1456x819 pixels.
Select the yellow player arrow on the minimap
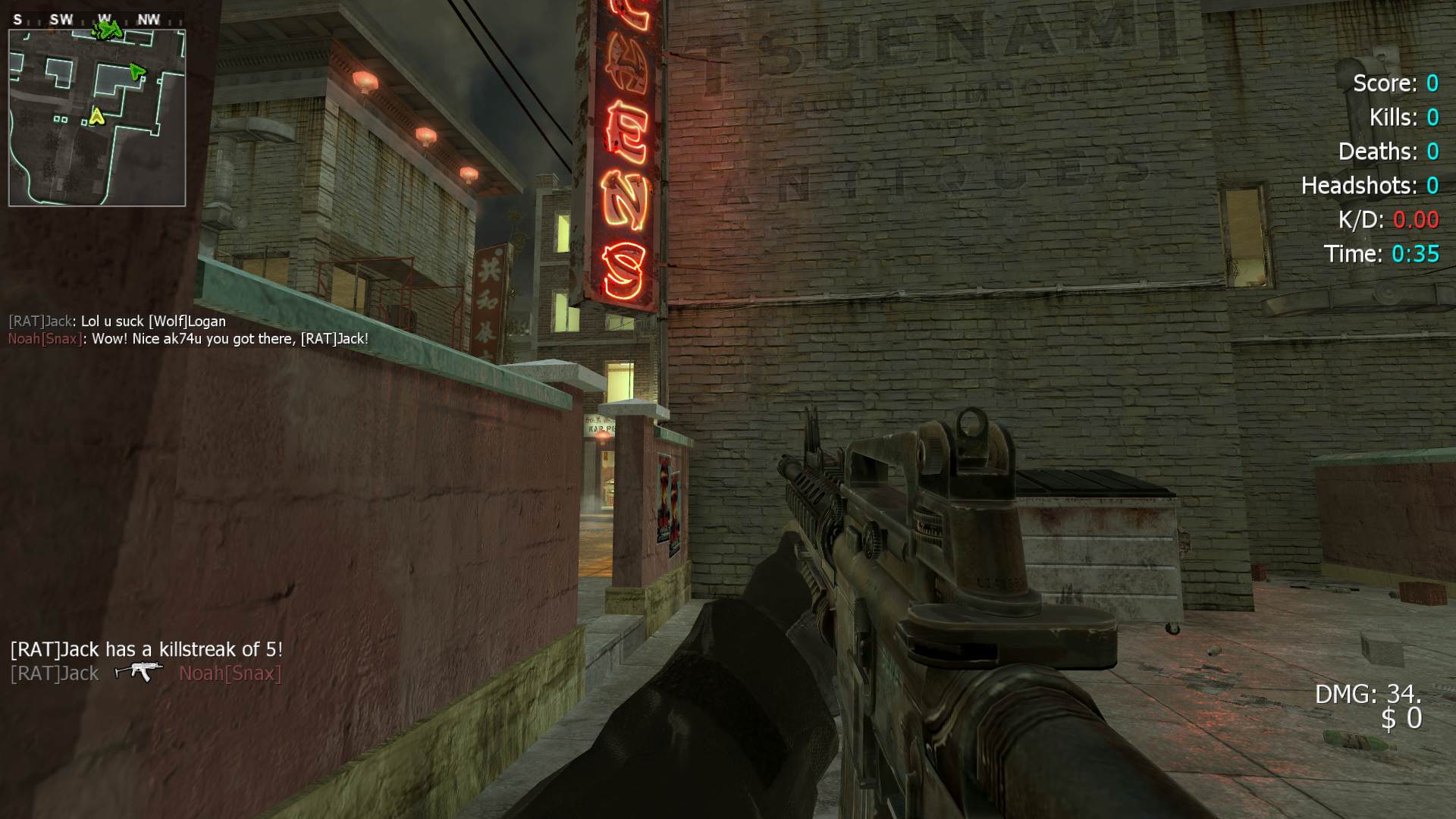click(96, 116)
